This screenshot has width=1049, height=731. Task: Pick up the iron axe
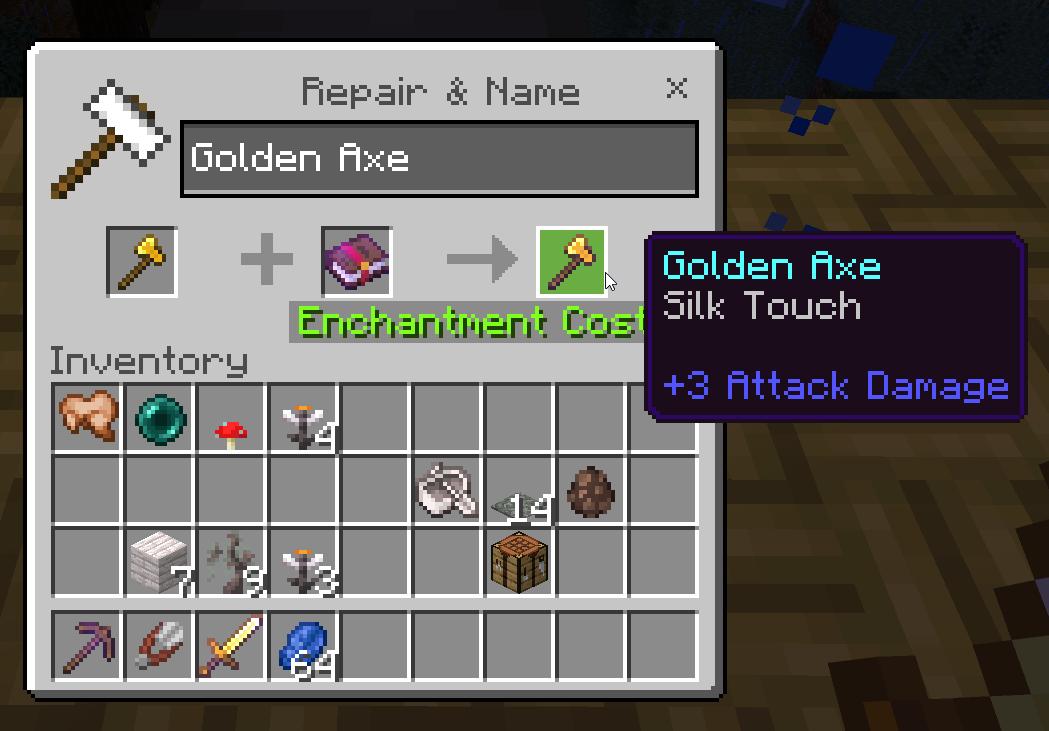tap(447, 490)
